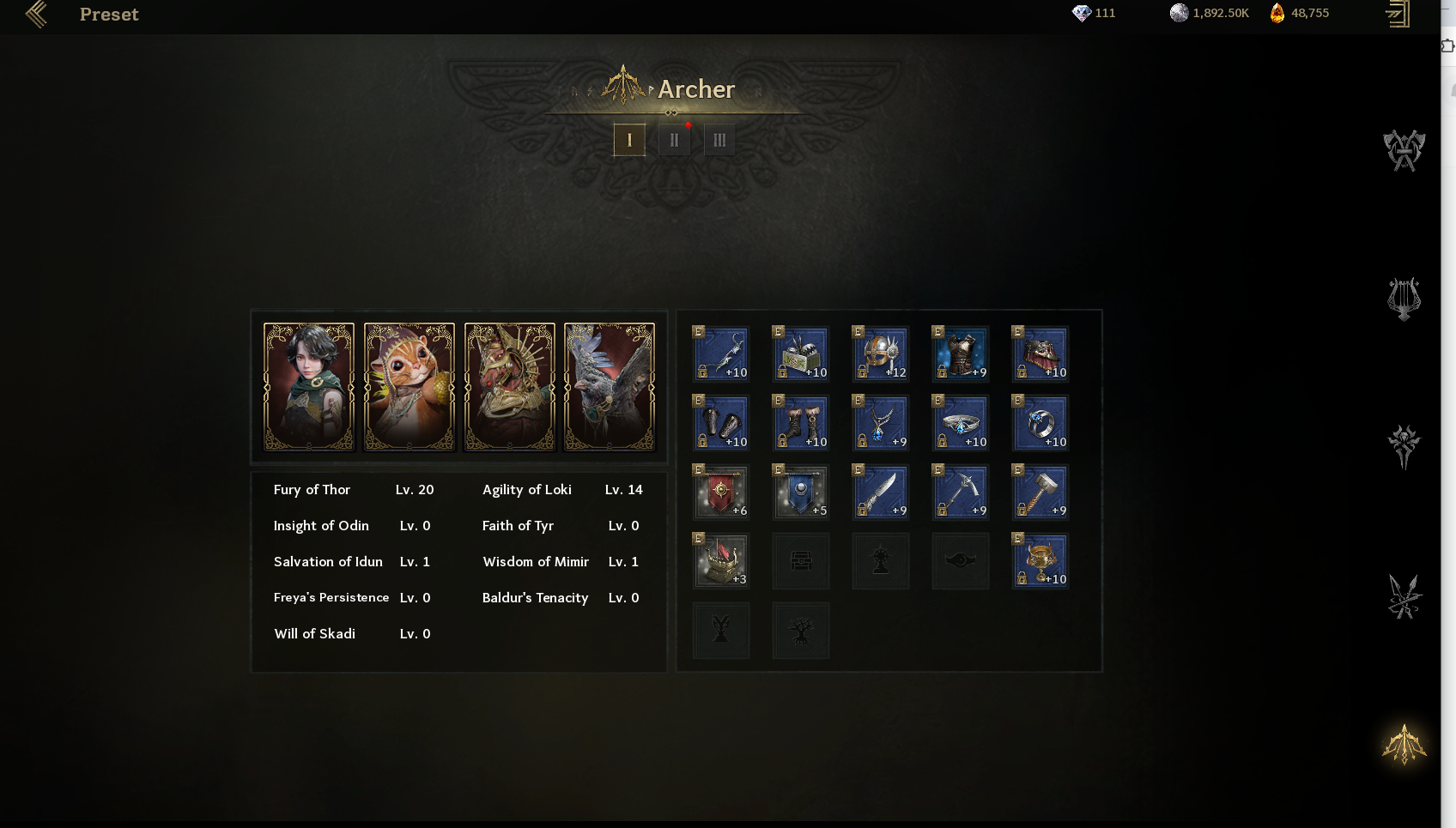
Task: Inspect the golden chalice slot +10
Action: [x=1040, y=561]
